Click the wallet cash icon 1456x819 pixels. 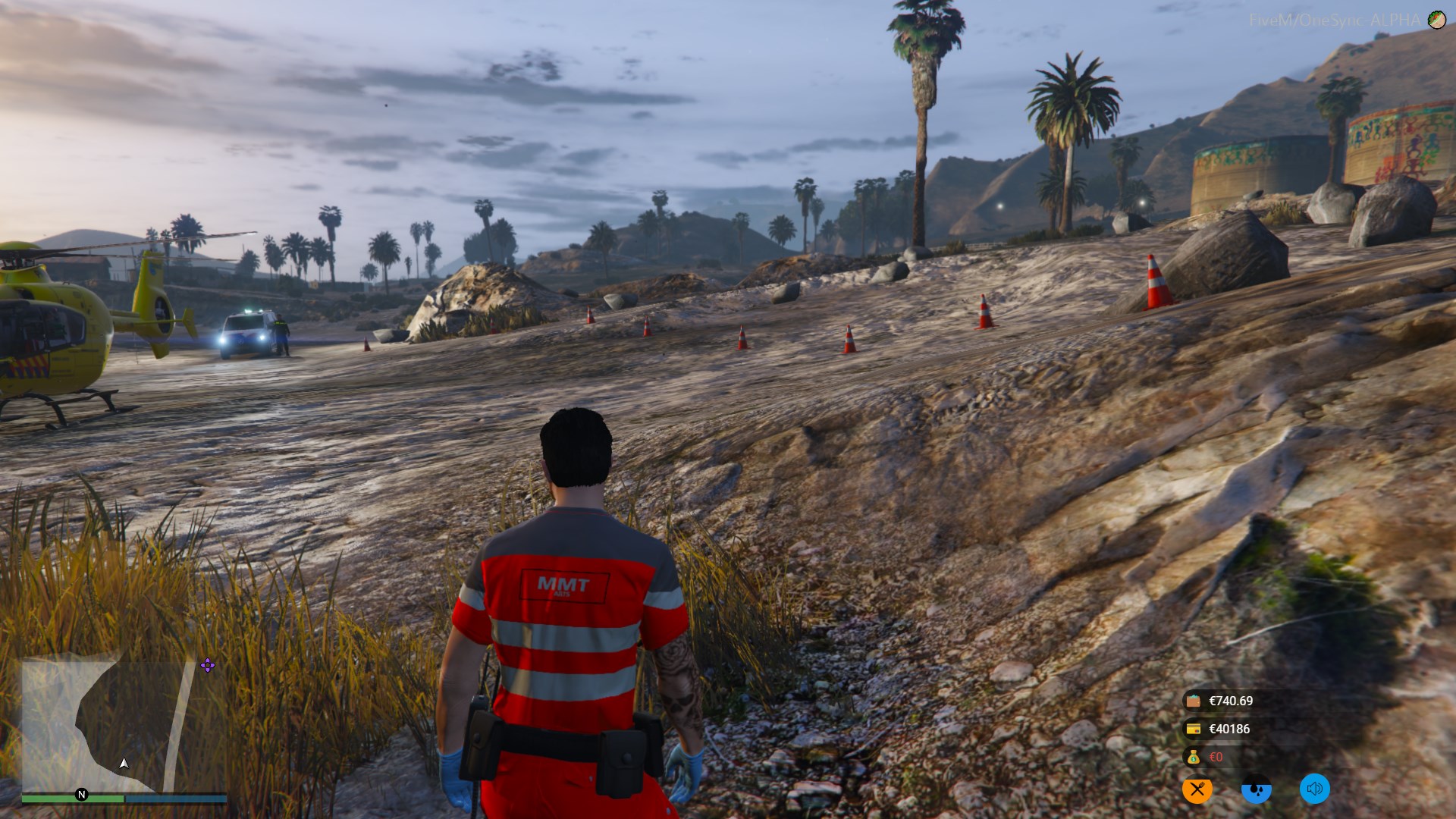[x=1194, y=701]
